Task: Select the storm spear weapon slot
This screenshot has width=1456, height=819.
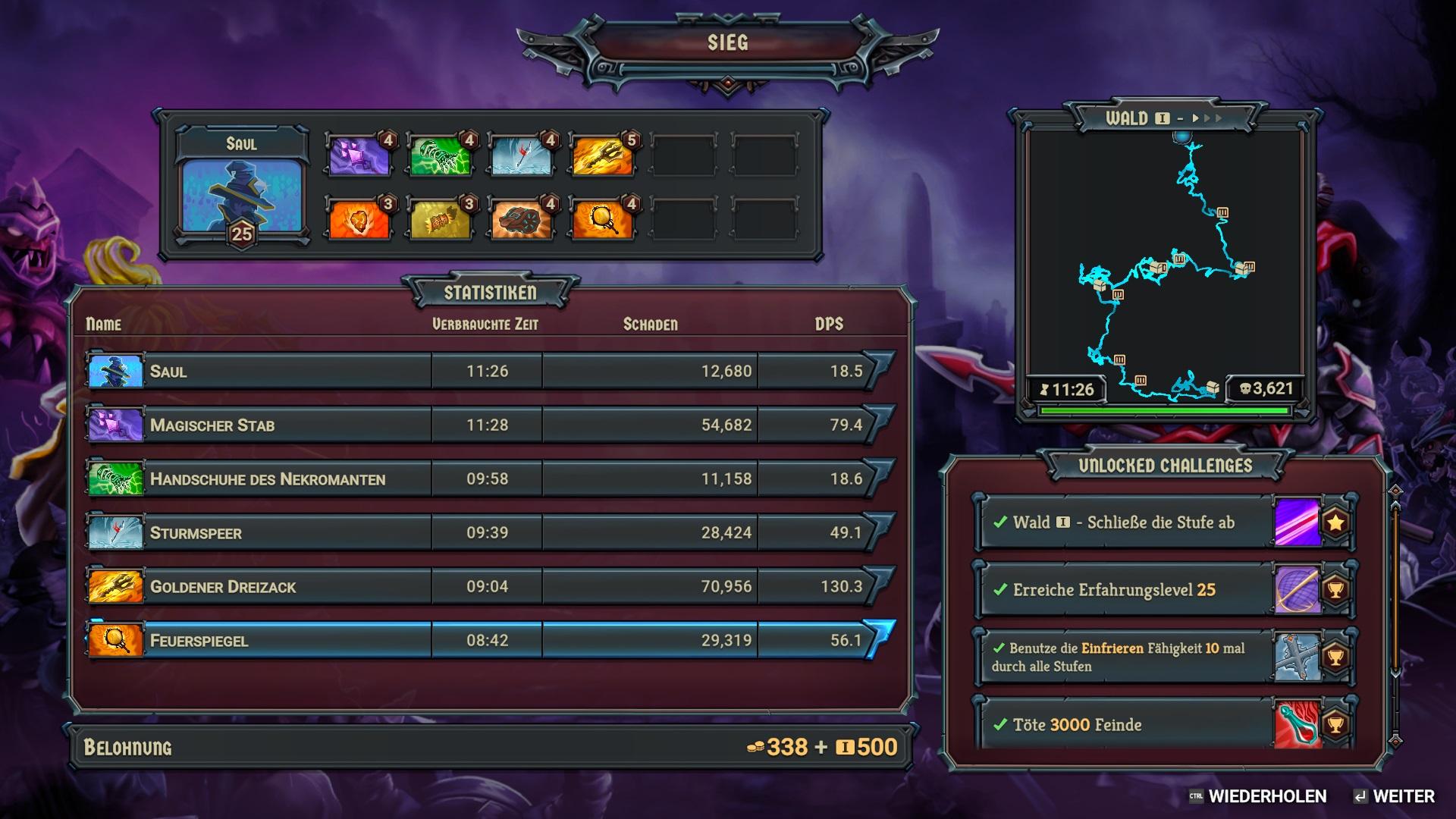Action: (x=522, y=155)
